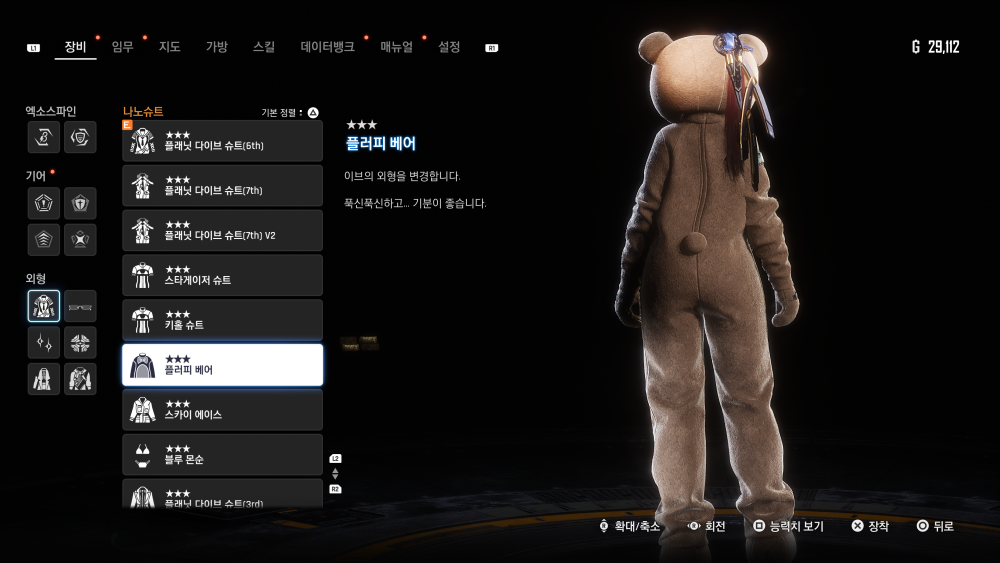Switch to the 매뉴얼 tab
The image size is (1000, 563).
coord(396,47)
